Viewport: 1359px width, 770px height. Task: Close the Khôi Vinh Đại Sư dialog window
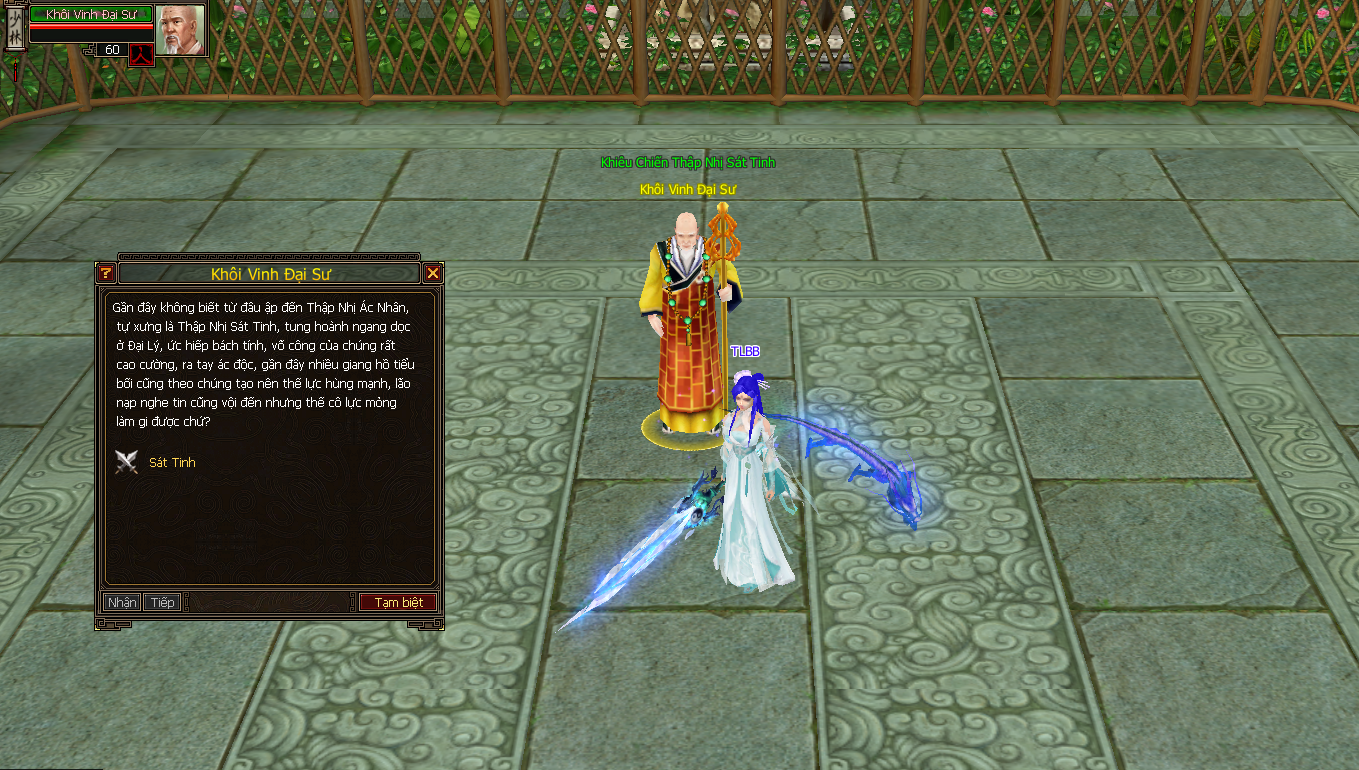(x=432, y=273)
